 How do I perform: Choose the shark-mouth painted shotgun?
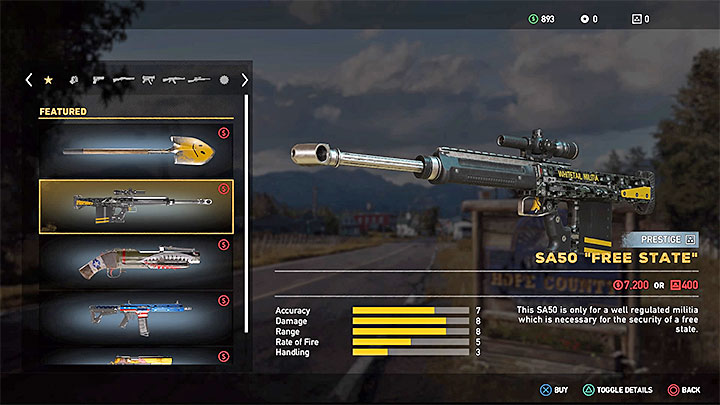pos(135,262)
